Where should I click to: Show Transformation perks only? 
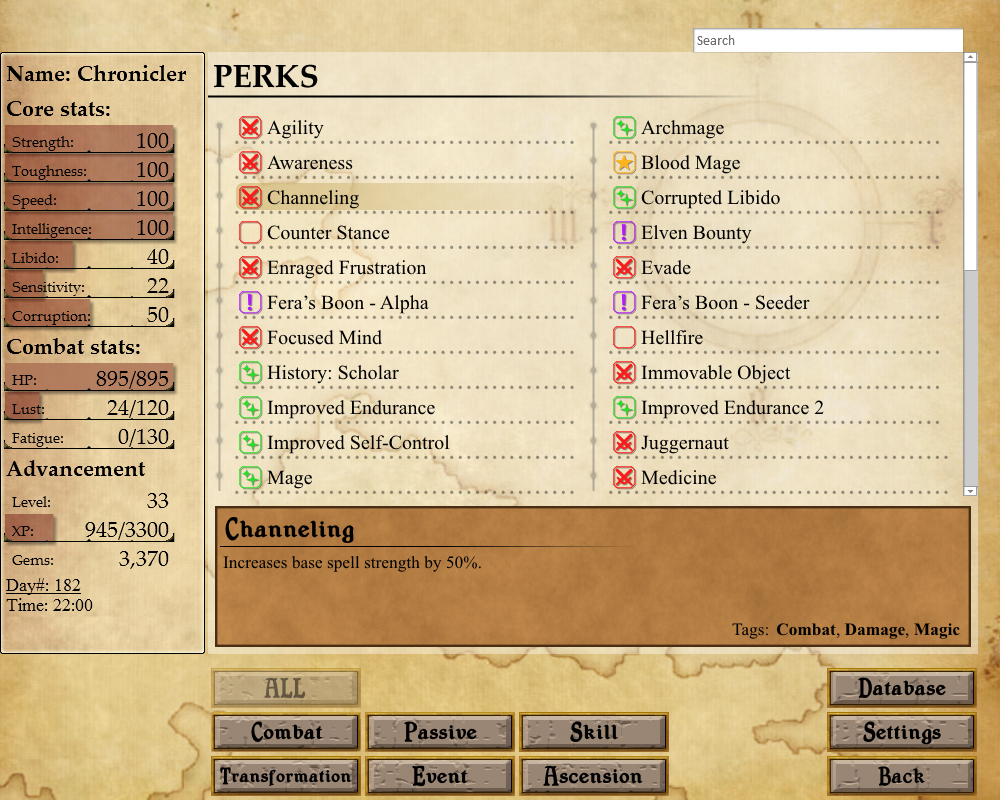[x=286, y=777]
